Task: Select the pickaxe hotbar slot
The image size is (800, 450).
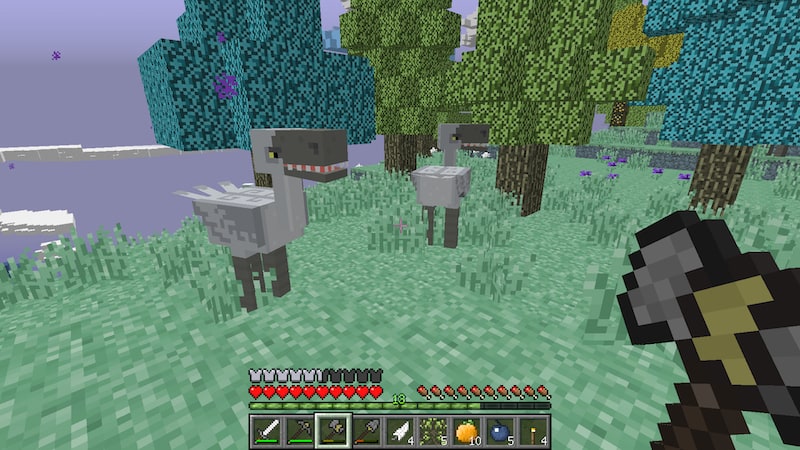Action: click(299, 431)
